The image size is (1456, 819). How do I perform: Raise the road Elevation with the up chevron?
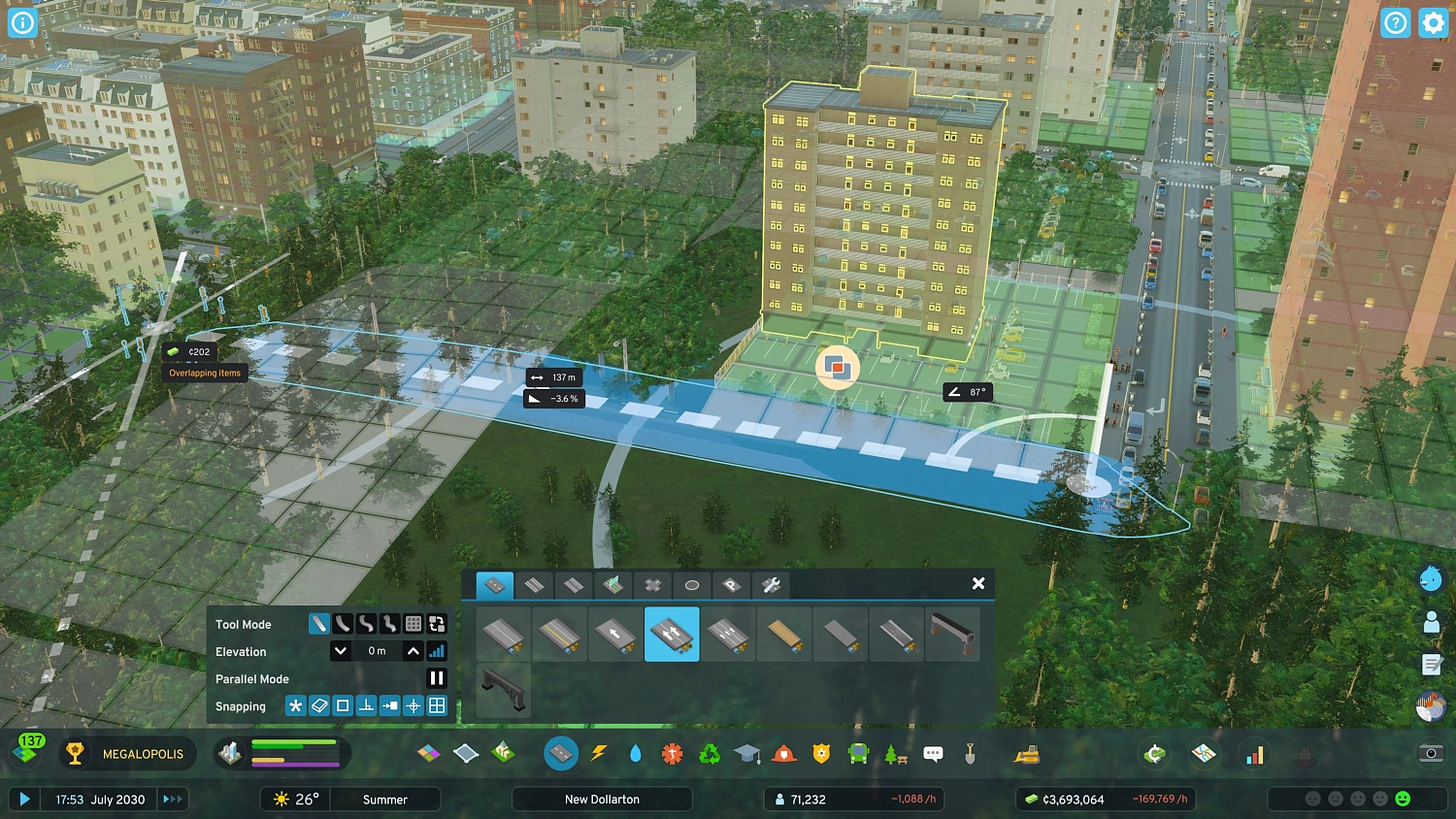pos(414,651)
